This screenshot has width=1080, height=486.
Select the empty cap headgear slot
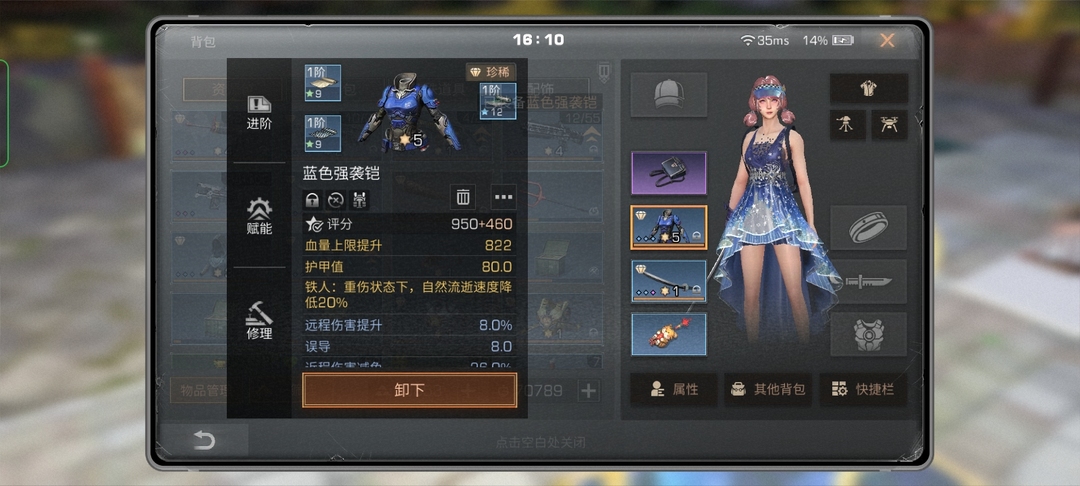(668, 94)
